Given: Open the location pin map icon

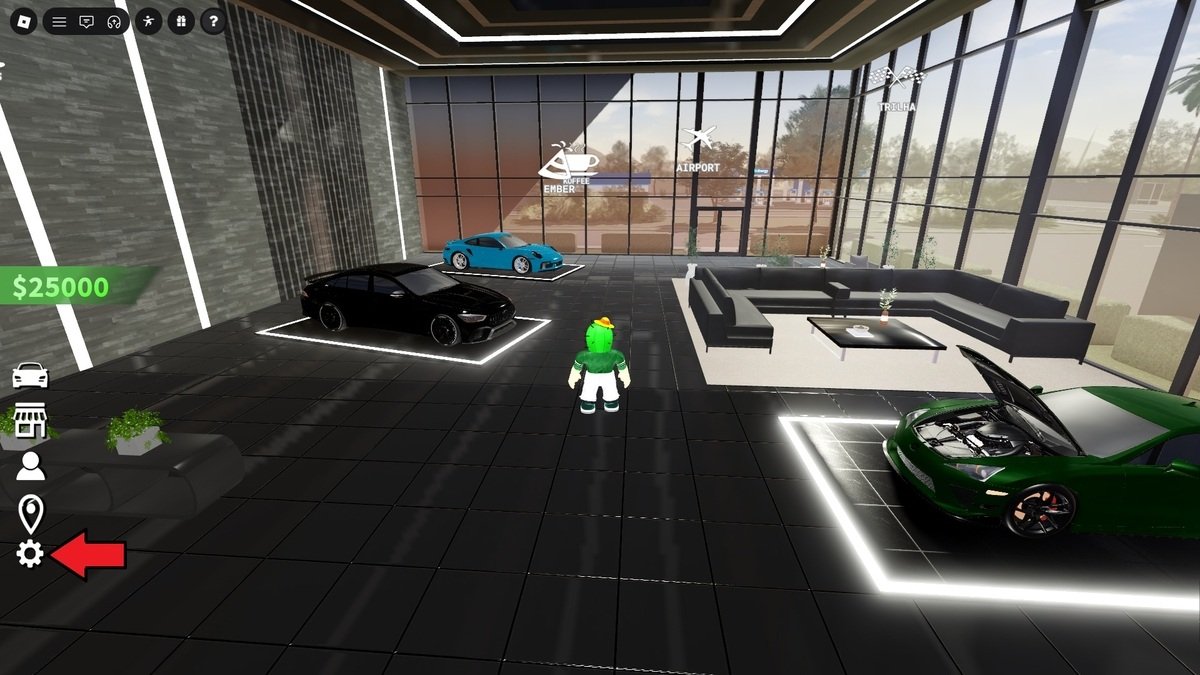Looking at the screenshot, I should click(31, 513).
